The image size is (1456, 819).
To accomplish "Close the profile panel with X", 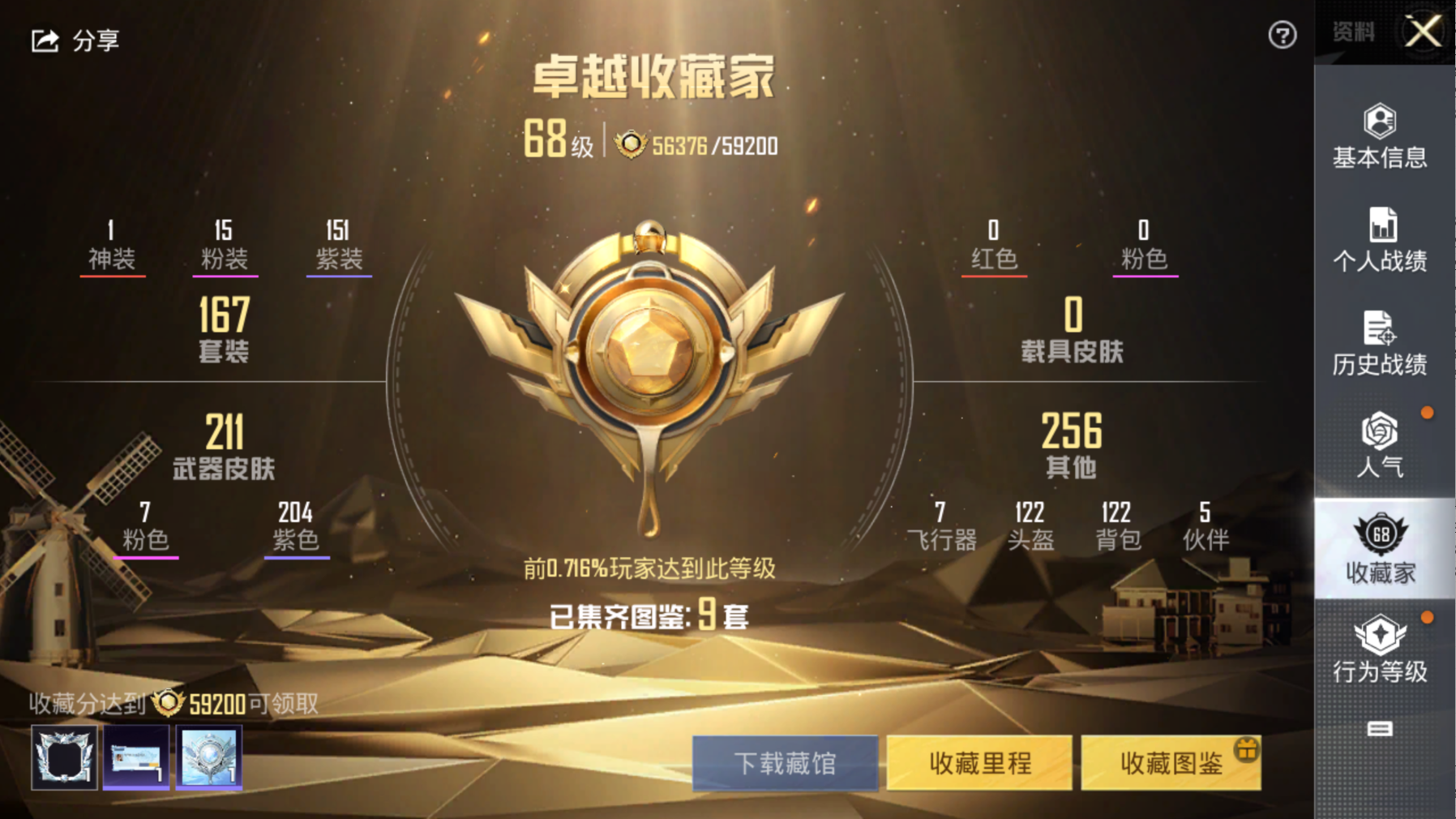I will click(x=1423, y=32).
